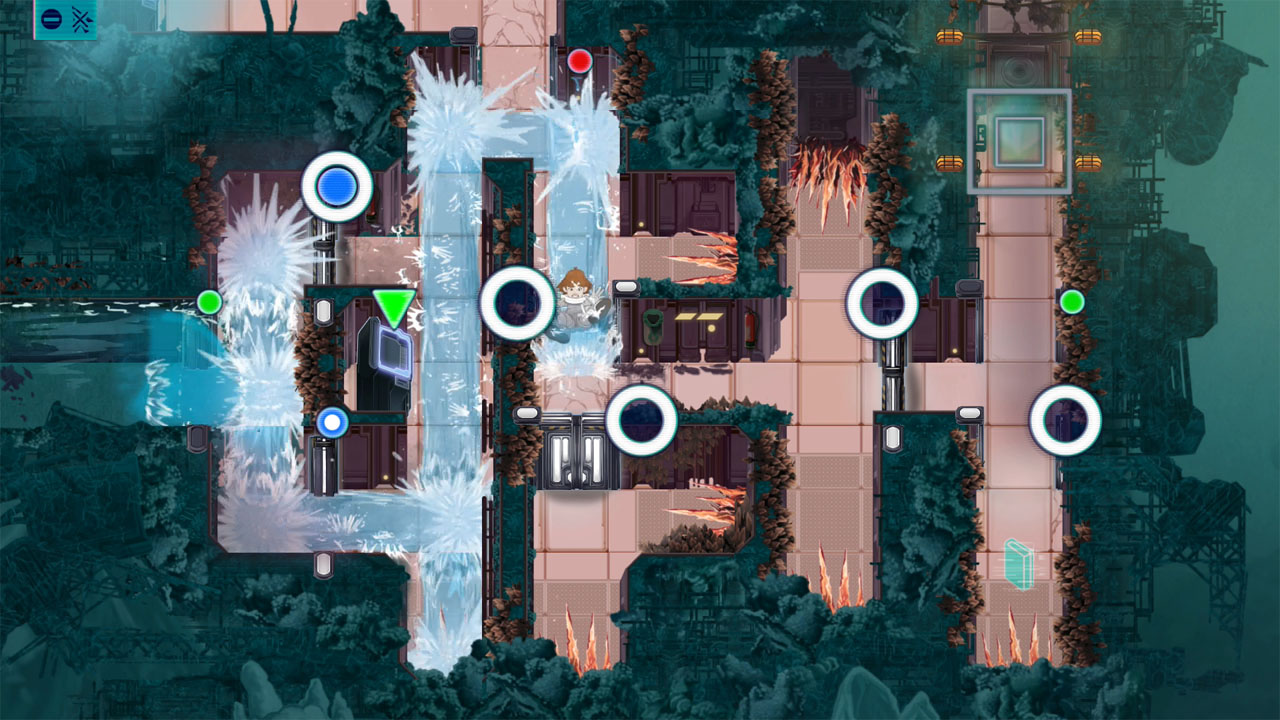Viewport: 1280px width, 720px height.
Task: Click the no-entry restriction icon top left
Action: pos(51,18)
